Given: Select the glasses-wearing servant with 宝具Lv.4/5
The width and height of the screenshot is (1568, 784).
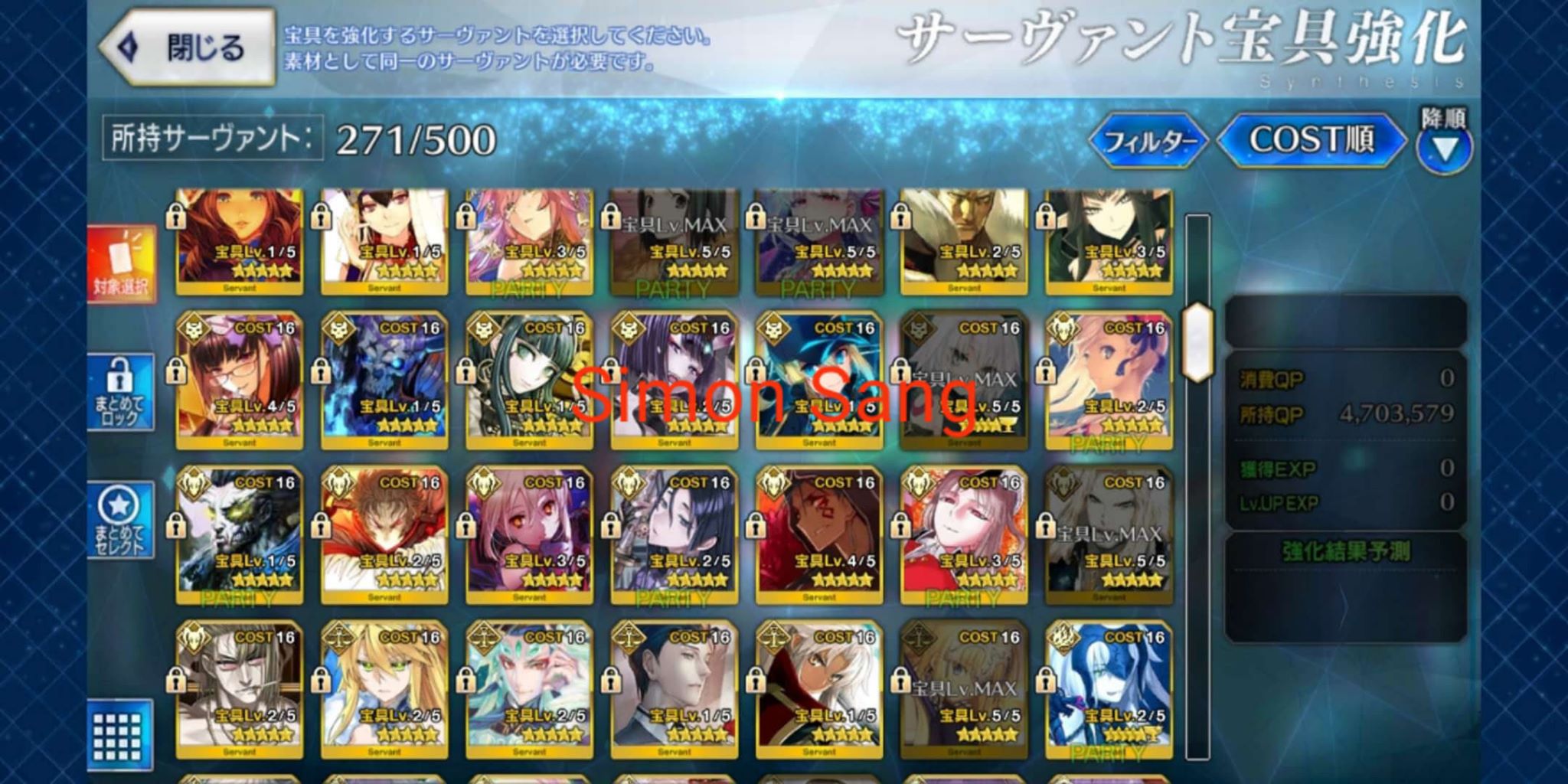Looking at the screenshot, I should (240, 381).
